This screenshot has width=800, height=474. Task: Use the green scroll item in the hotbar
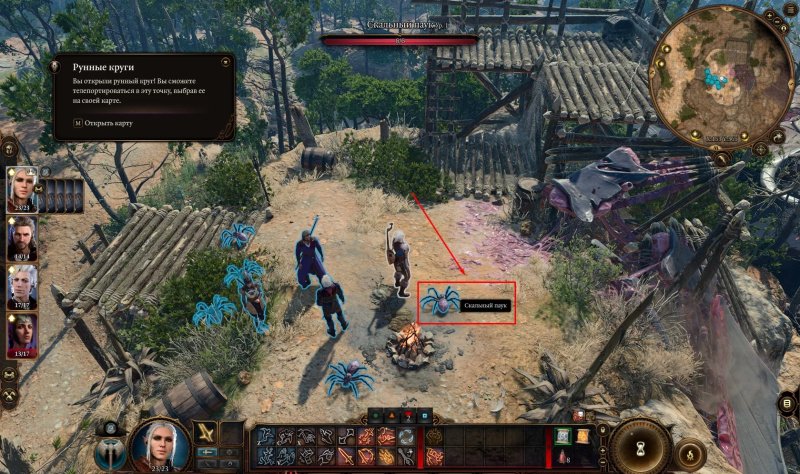(563, 434)
